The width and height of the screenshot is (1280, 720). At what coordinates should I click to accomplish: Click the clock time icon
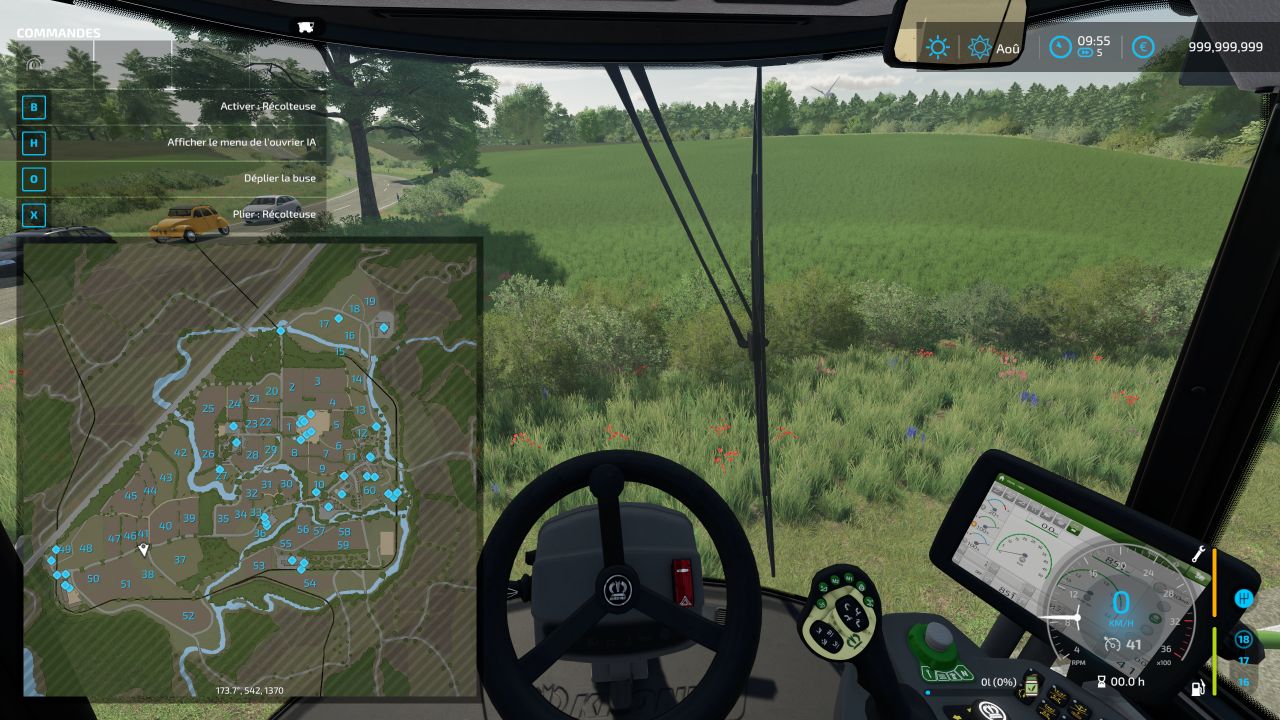[x=1060, y=47]
